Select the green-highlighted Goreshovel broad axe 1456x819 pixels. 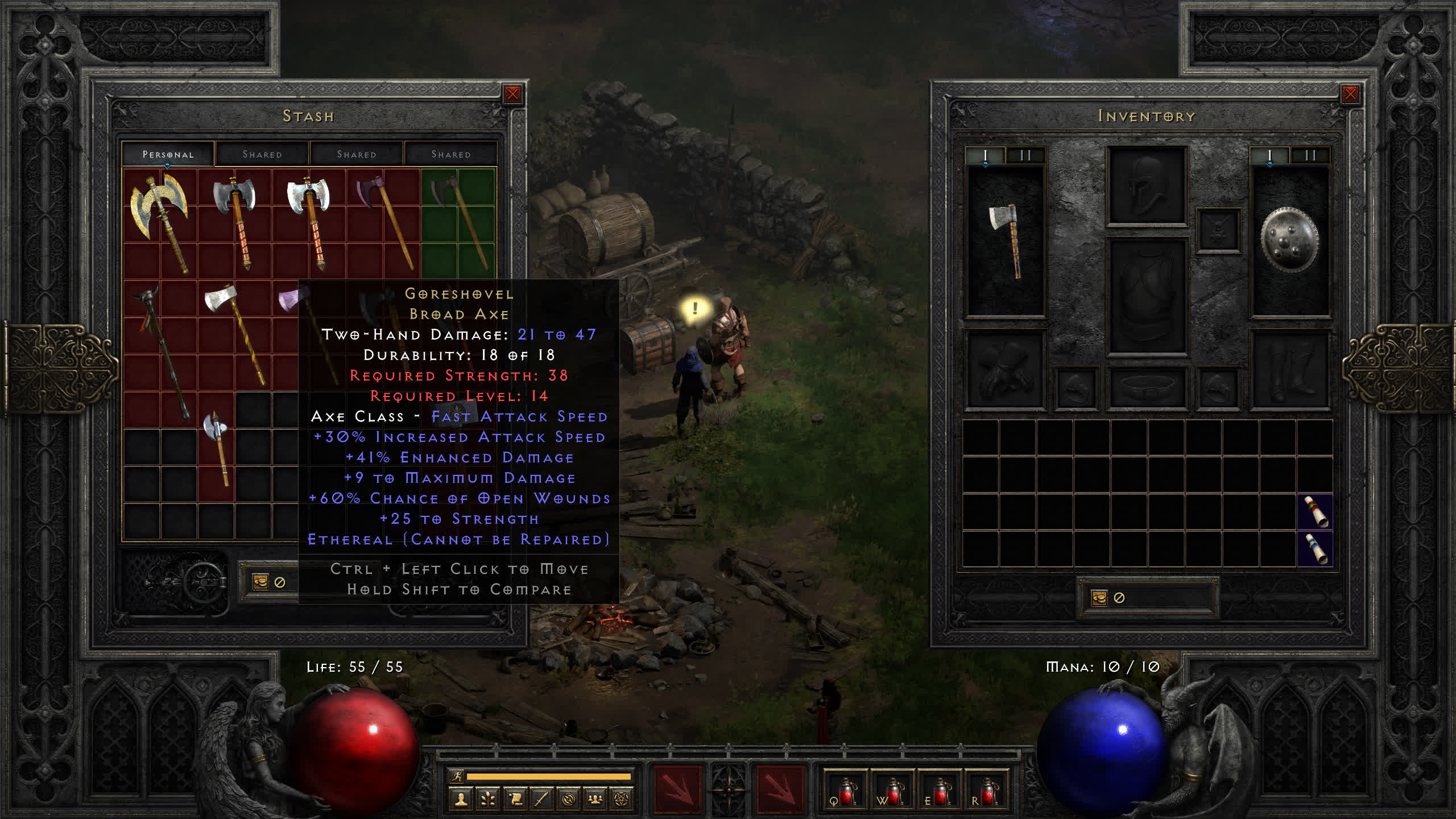tap(458, 222)
